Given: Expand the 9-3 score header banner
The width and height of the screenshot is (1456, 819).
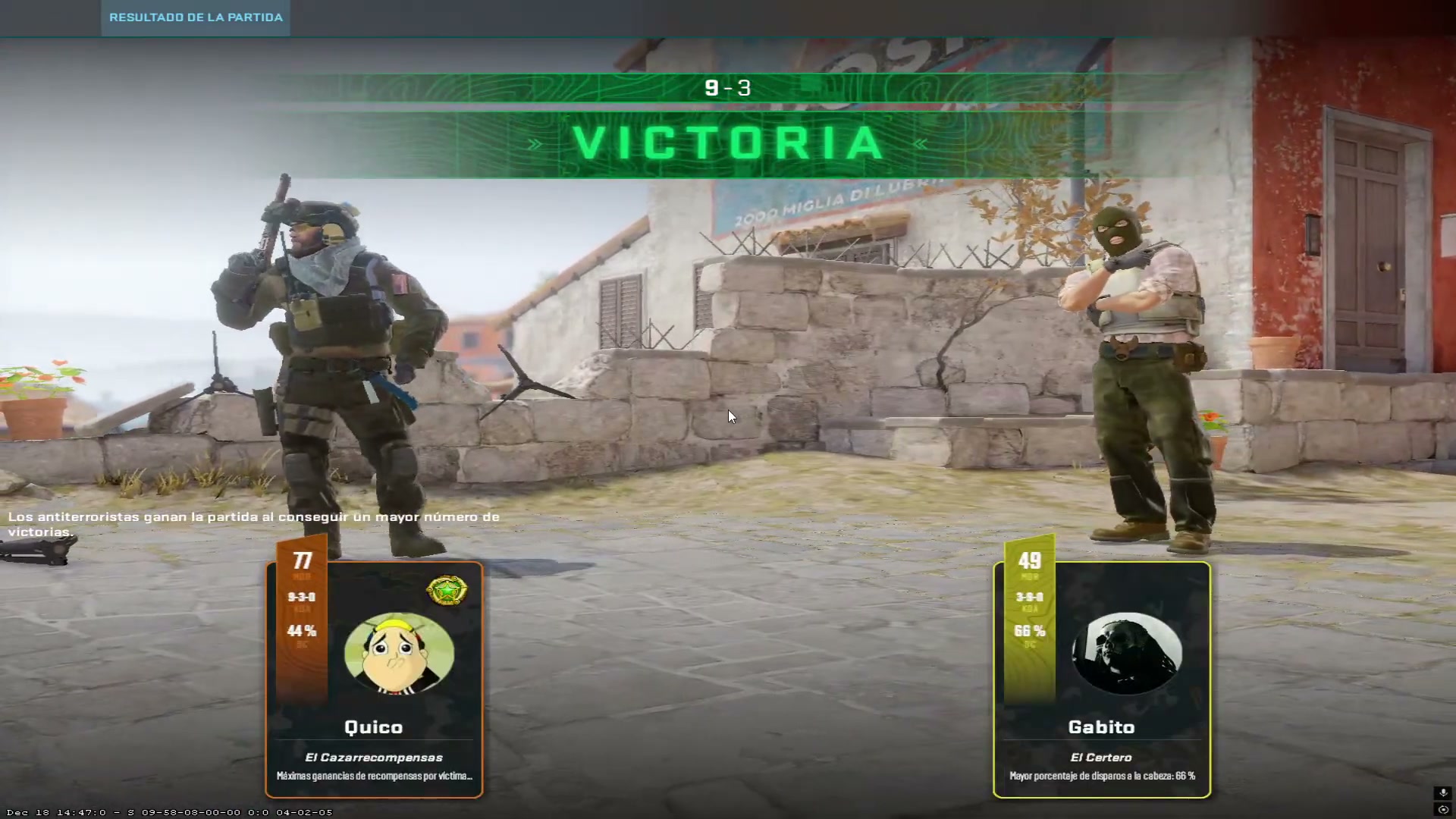Looking at the screenshot, I should 728,87.
